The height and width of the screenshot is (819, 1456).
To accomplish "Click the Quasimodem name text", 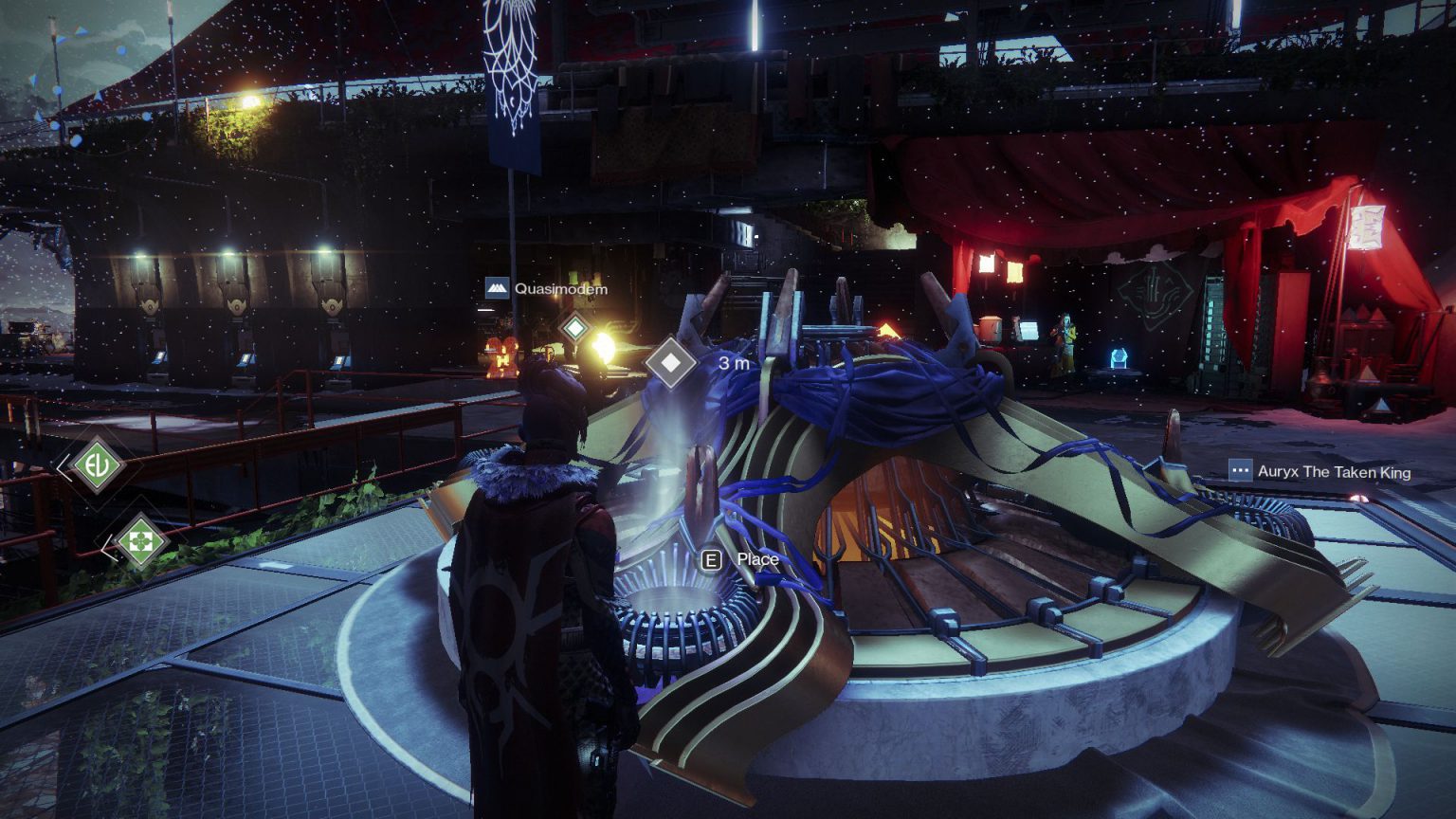I will (559, 287).
